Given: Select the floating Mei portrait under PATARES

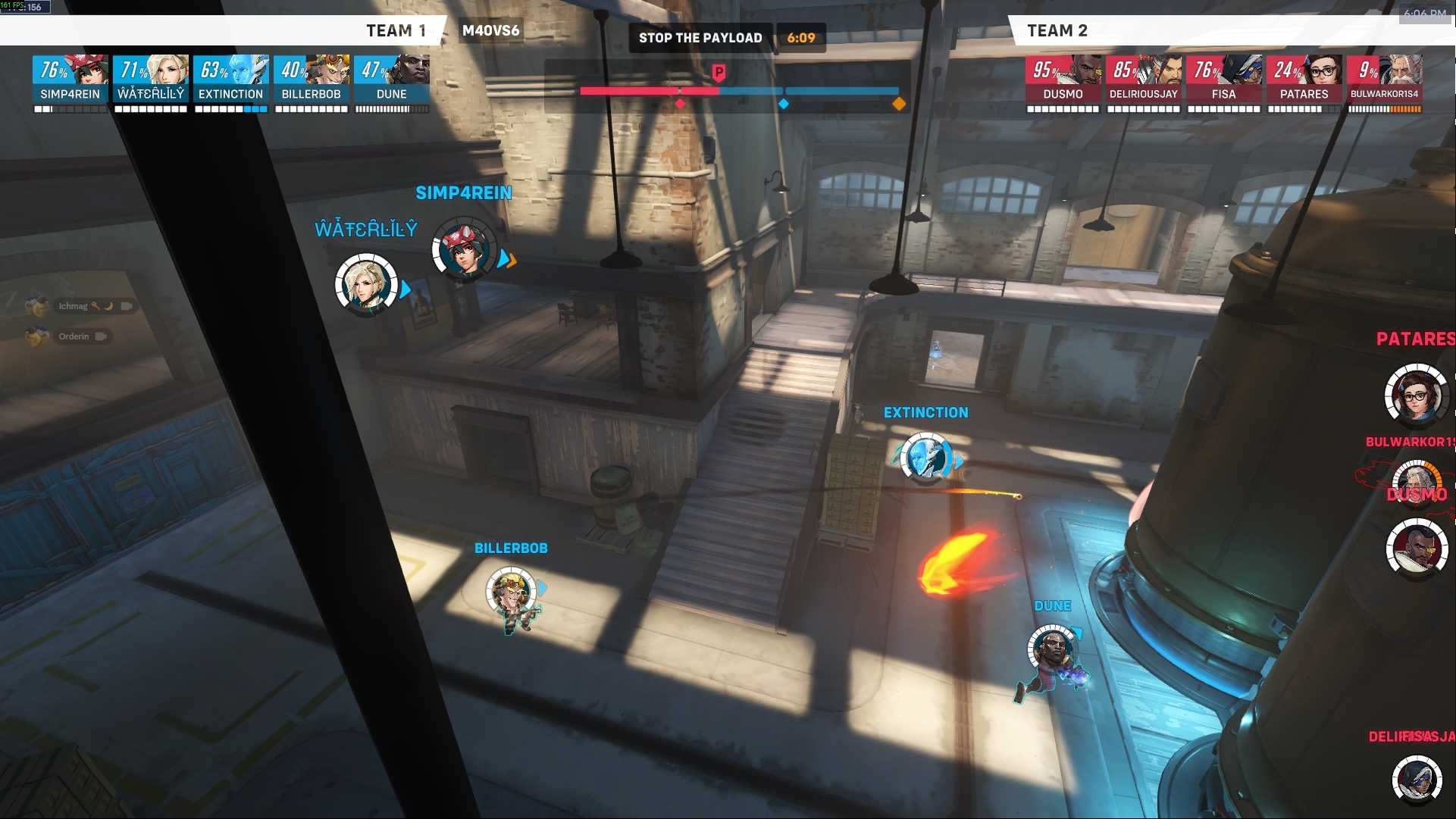Looking at the screenshot, I should click(1416, 394).
